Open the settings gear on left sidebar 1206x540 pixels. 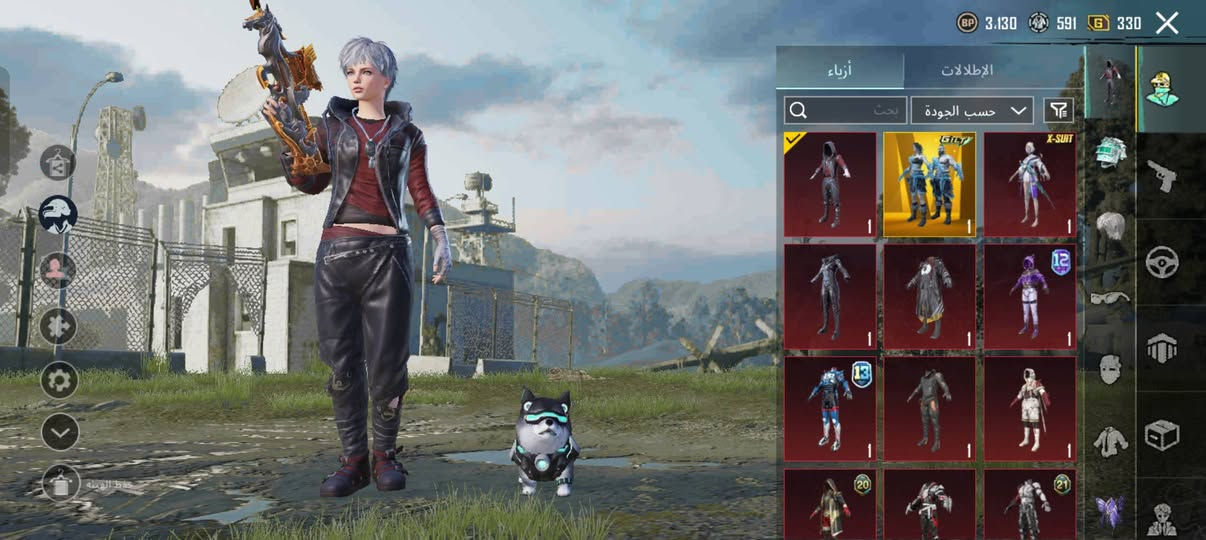59,380
